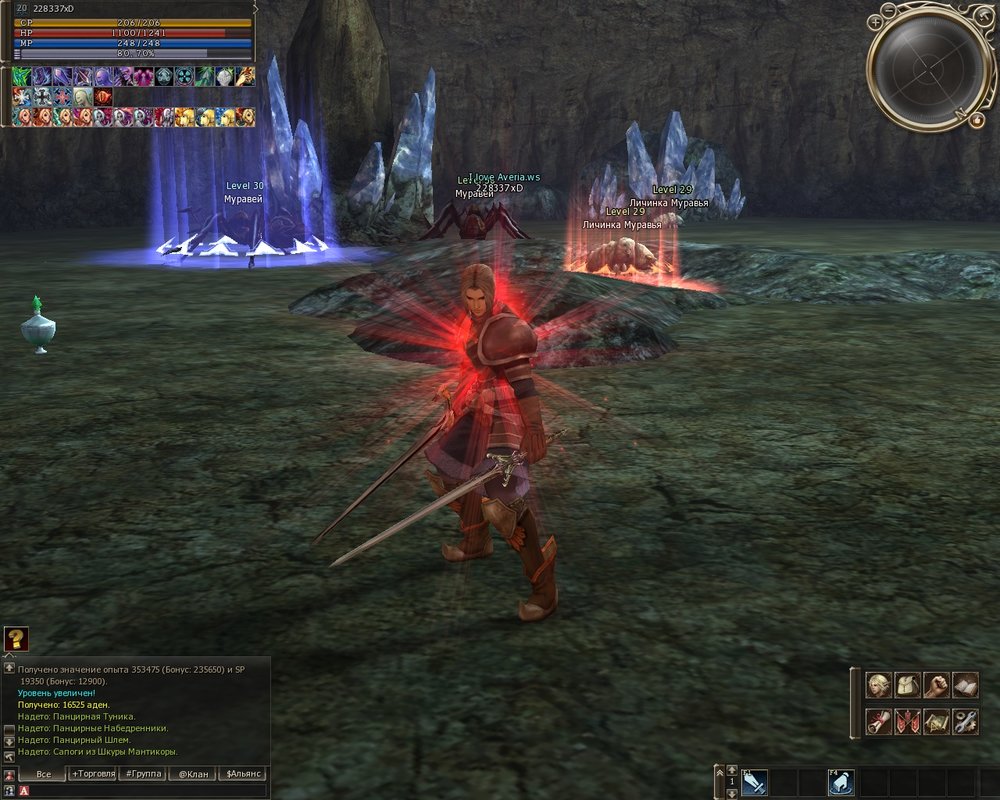The height and width of the screenshot is (800, 1000).
Task: Switch to the #Группа chat tab
Action: (x=142, y=774)
